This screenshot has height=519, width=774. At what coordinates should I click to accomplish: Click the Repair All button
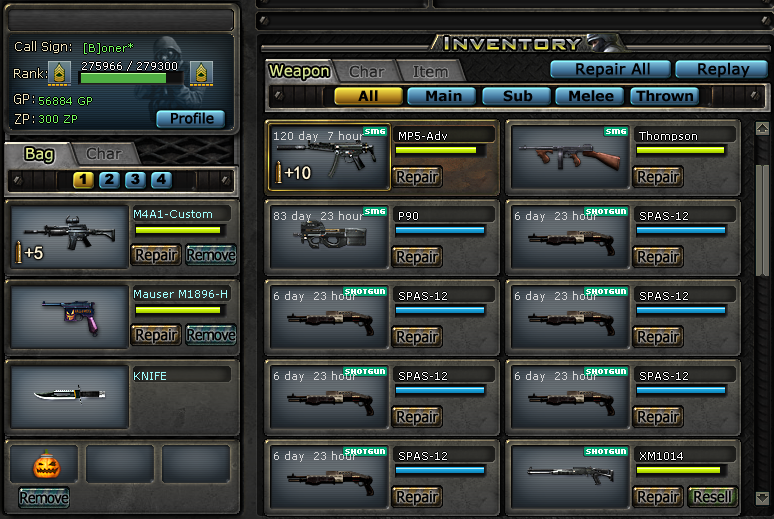610,69
